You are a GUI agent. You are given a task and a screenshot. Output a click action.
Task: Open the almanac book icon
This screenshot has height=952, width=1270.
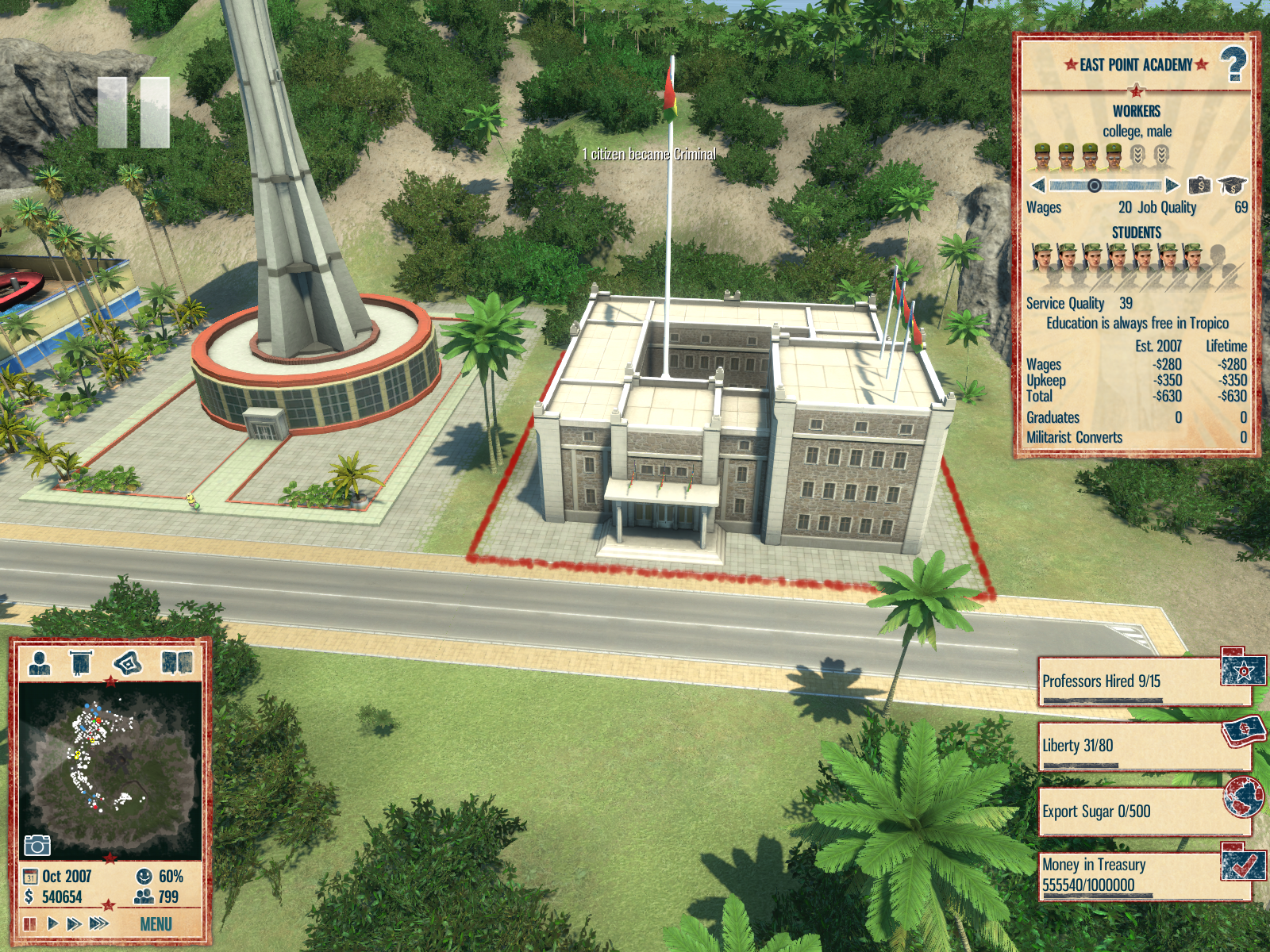point(176,662)
